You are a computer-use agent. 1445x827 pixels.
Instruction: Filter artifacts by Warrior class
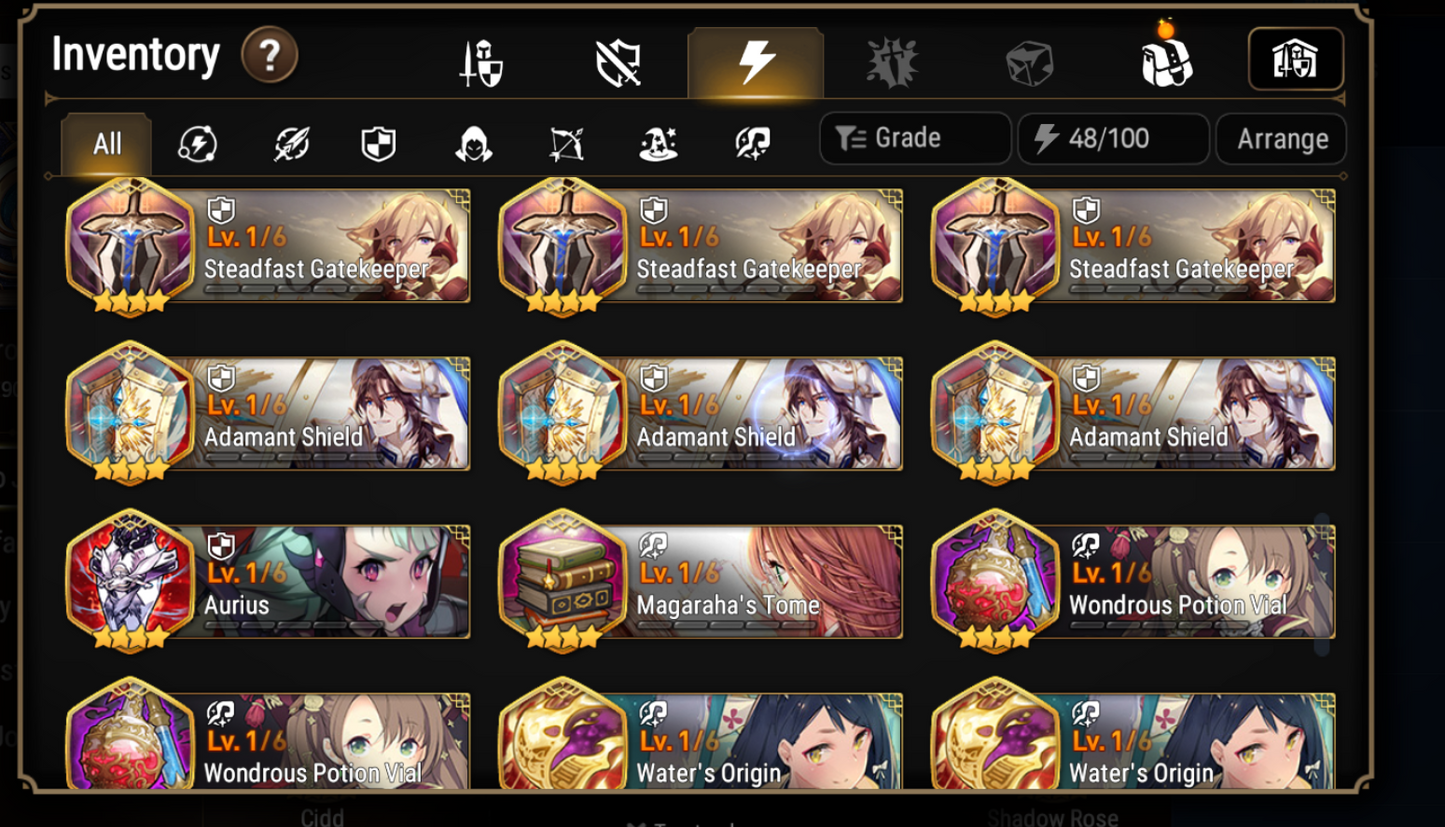click(290, 143)
